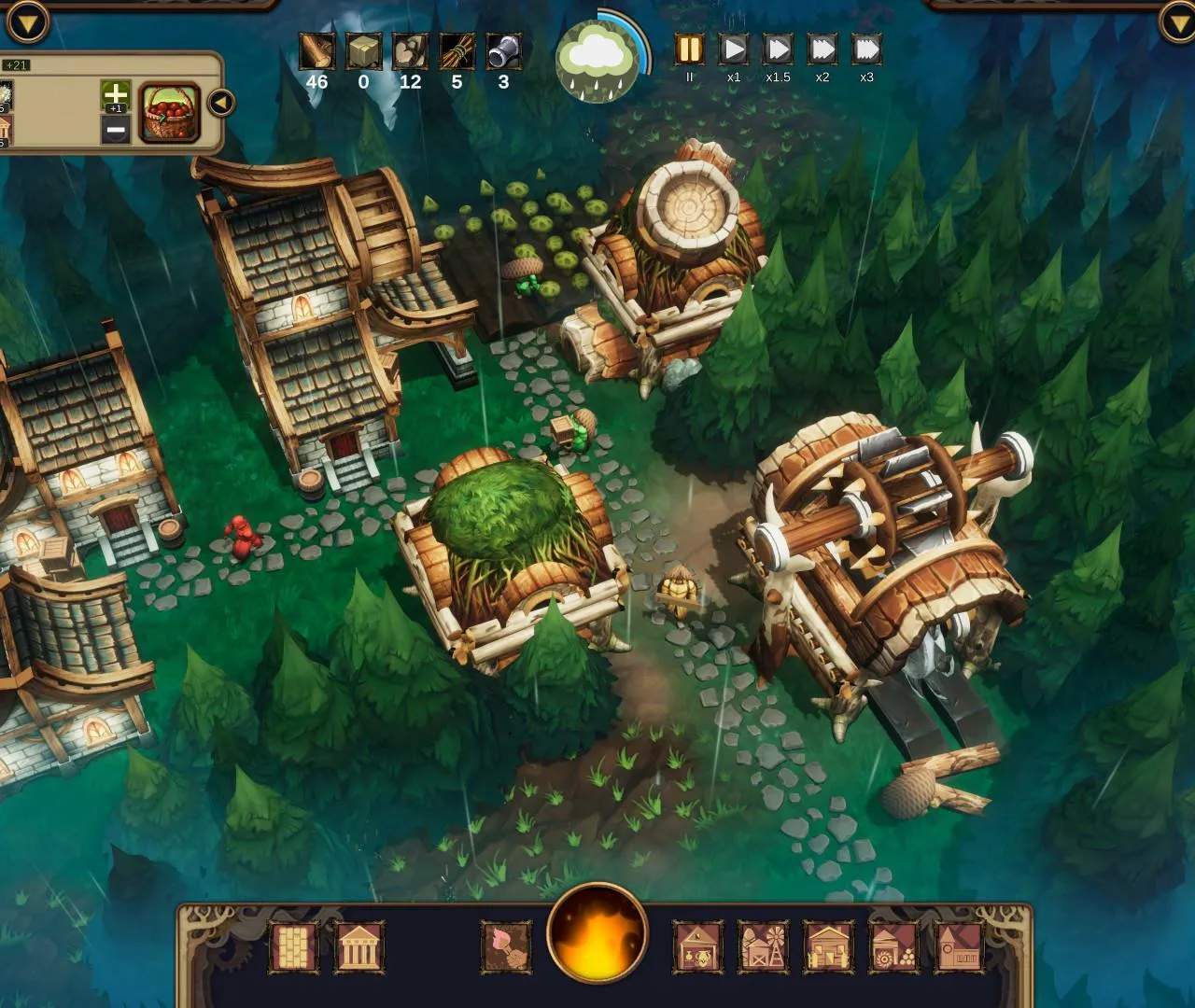
Task: Switch game speed to x2
Action: [x=822, y=49]
